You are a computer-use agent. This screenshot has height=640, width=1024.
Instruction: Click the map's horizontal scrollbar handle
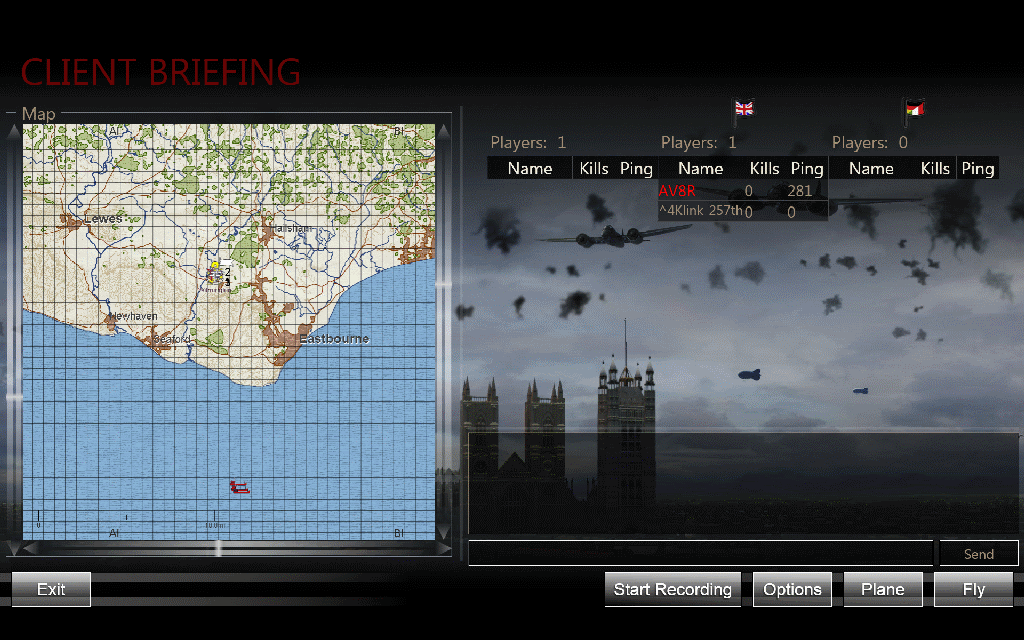pos(219,548)
